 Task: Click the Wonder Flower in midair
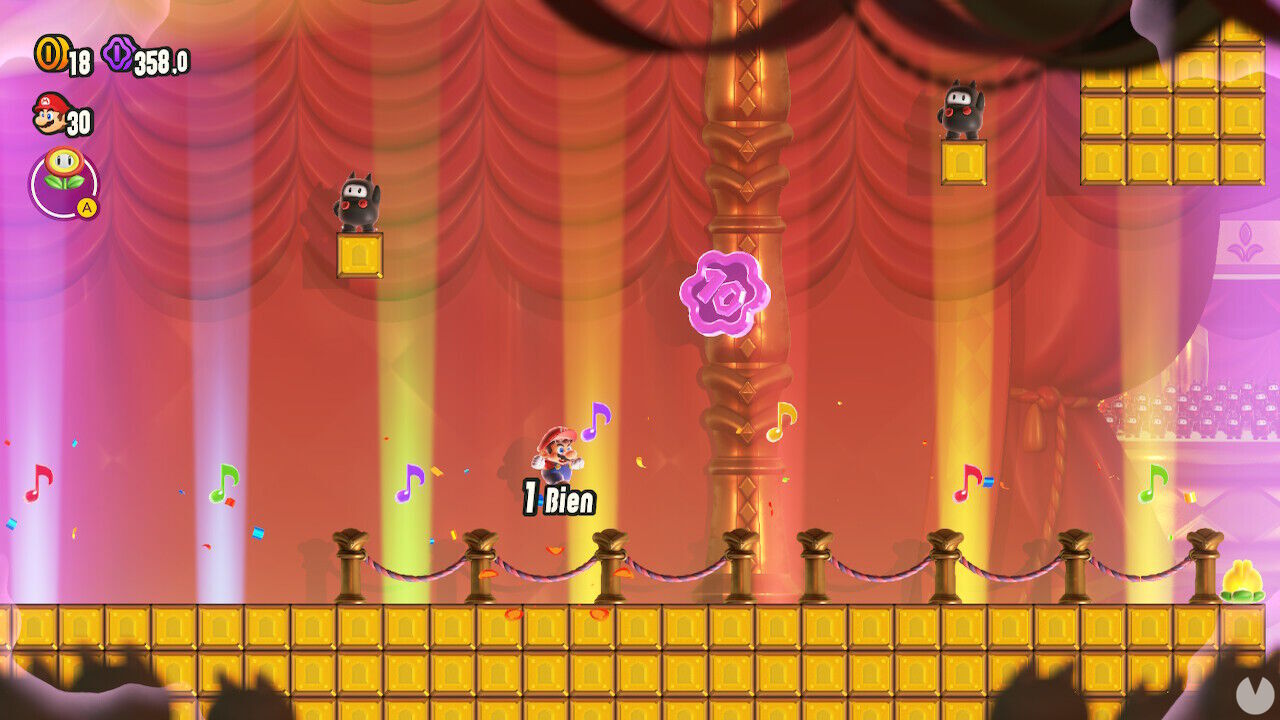[725, 291]
